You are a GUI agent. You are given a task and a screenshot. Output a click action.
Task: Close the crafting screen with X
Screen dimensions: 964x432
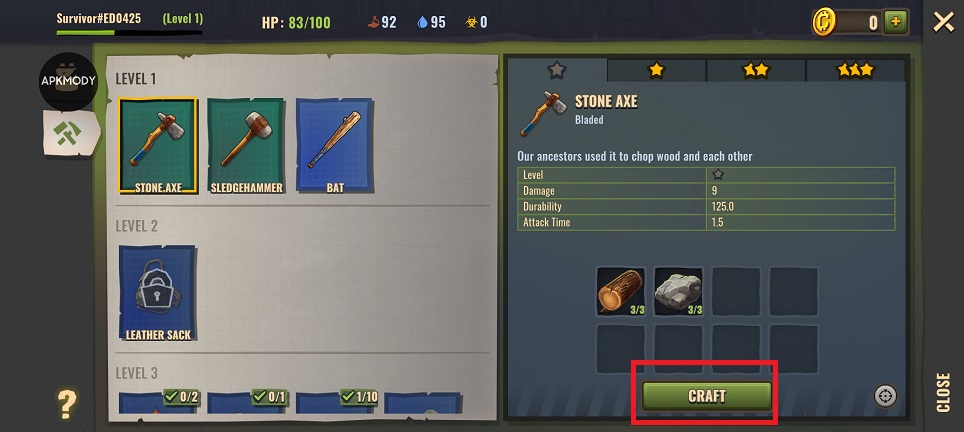(943, 22)
